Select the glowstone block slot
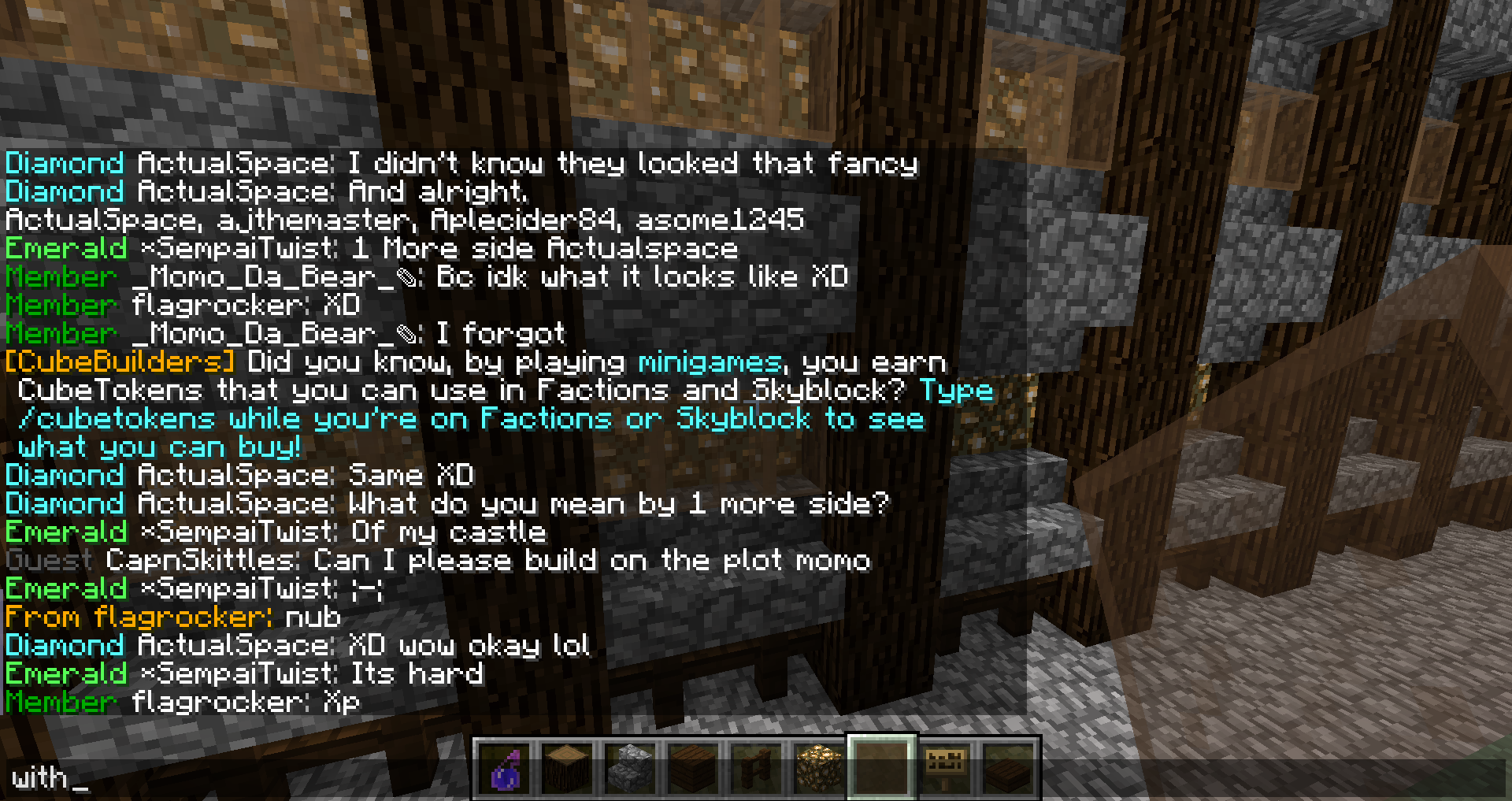 coord(819,768)
